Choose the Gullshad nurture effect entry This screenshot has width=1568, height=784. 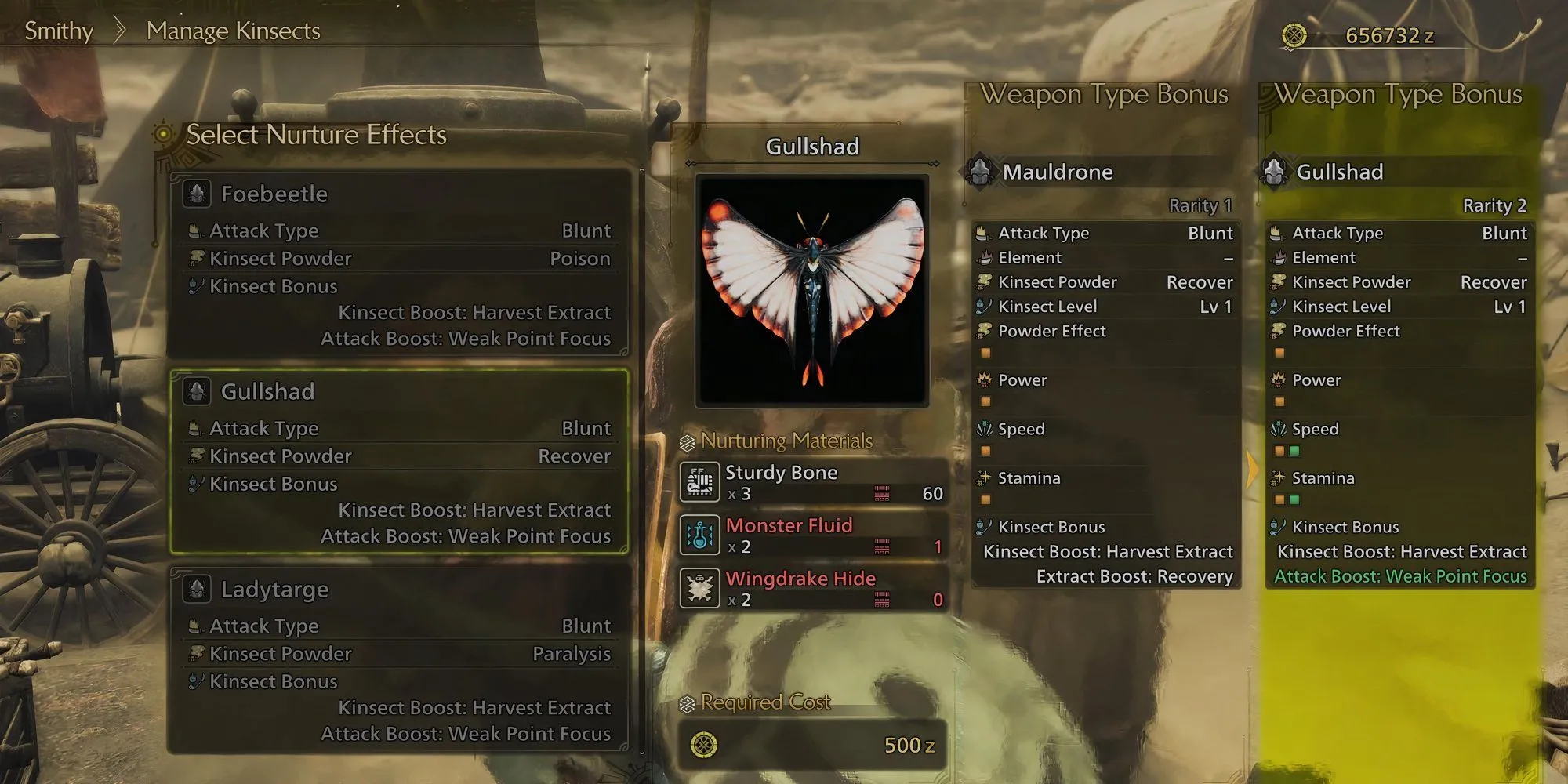(x=399, y=461)
